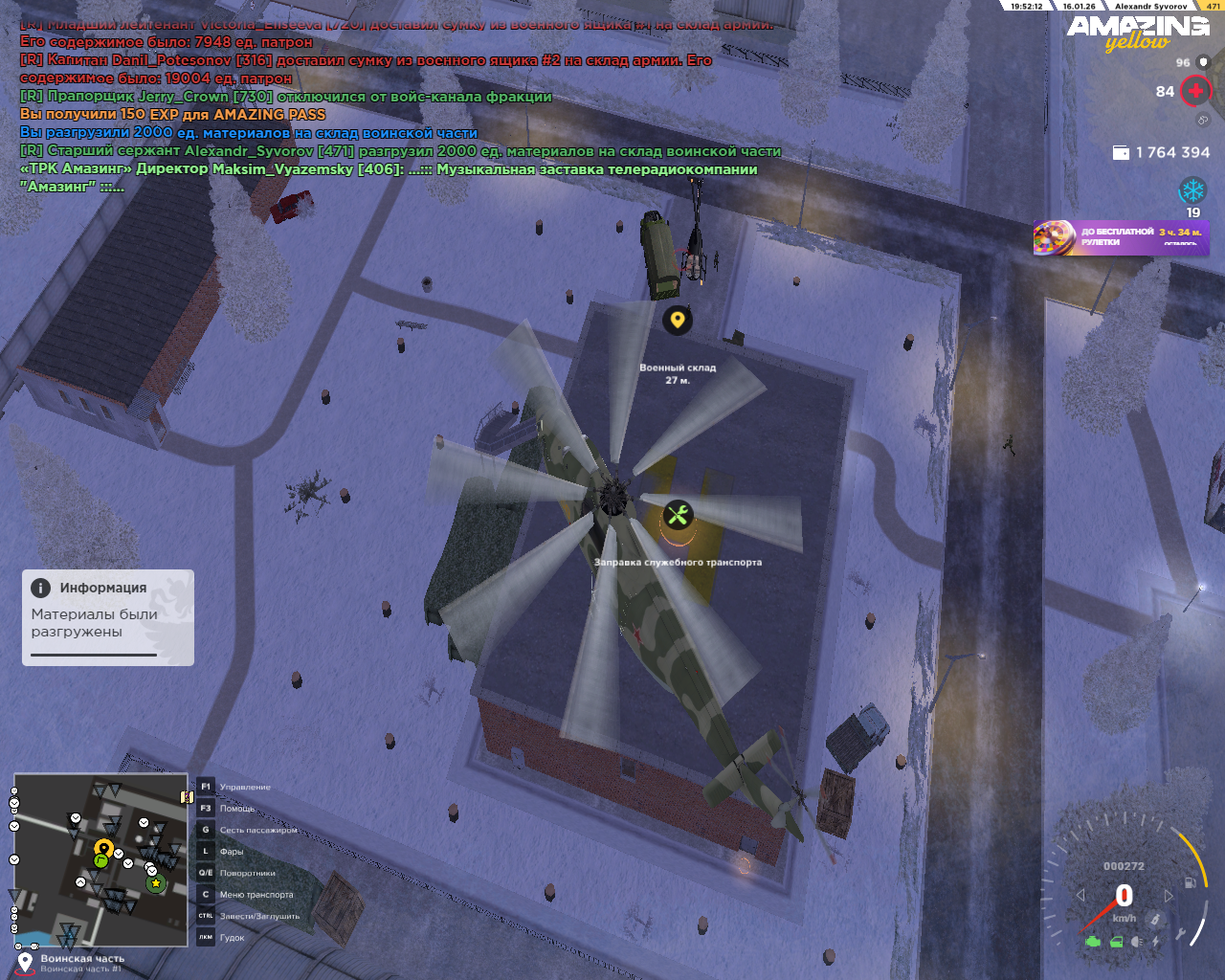Click the green engine indicator on the speedometer
Screen dimensions: 1225x980
pyautogui.click(x=1093, y=942)
